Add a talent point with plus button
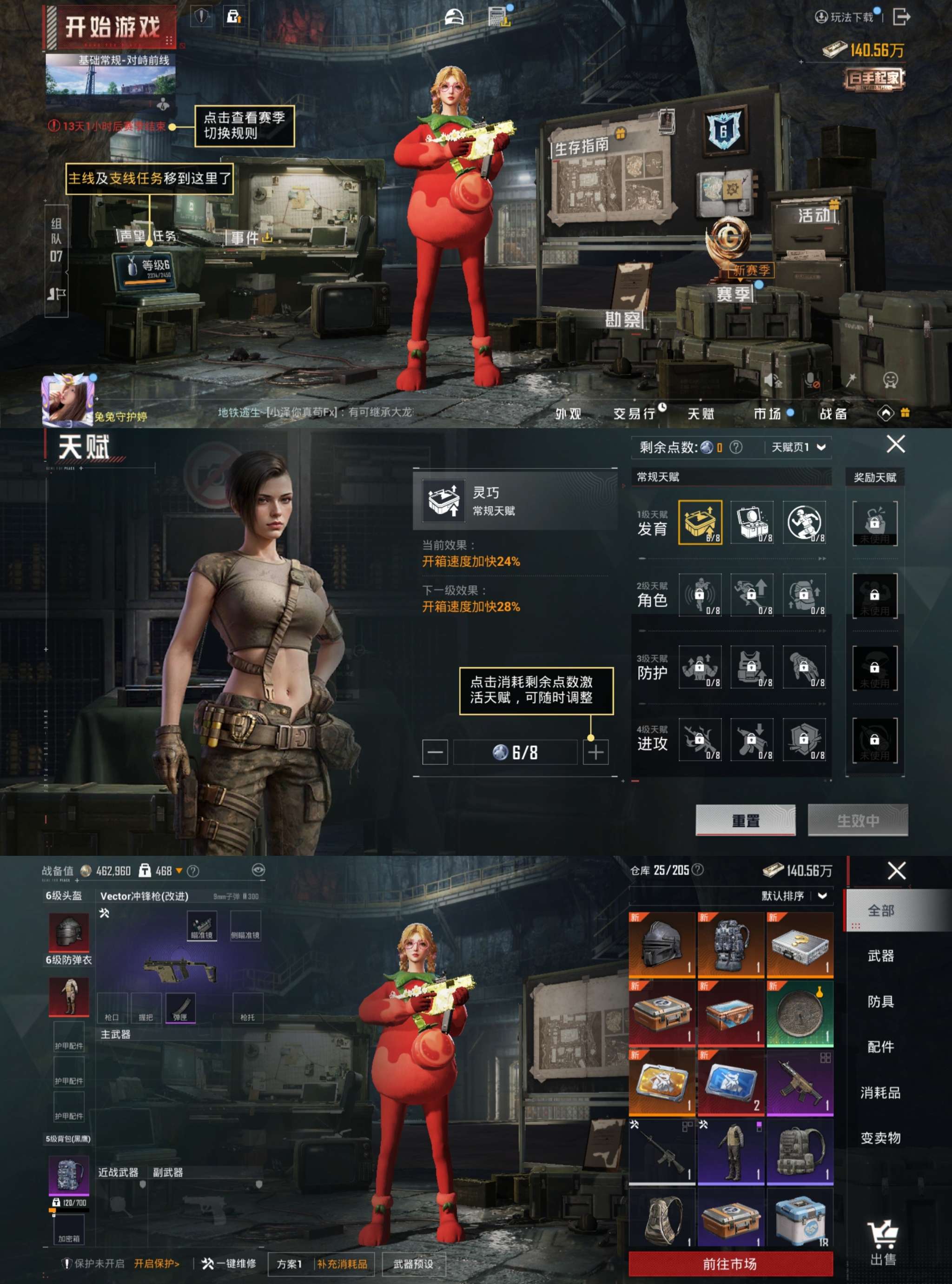 coord(595,752)
